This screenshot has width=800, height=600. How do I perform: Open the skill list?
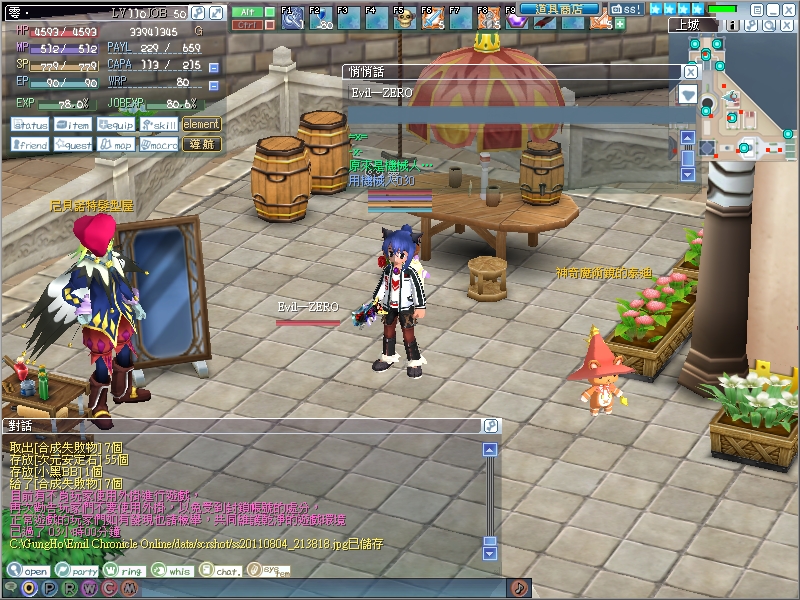(159, 125)
